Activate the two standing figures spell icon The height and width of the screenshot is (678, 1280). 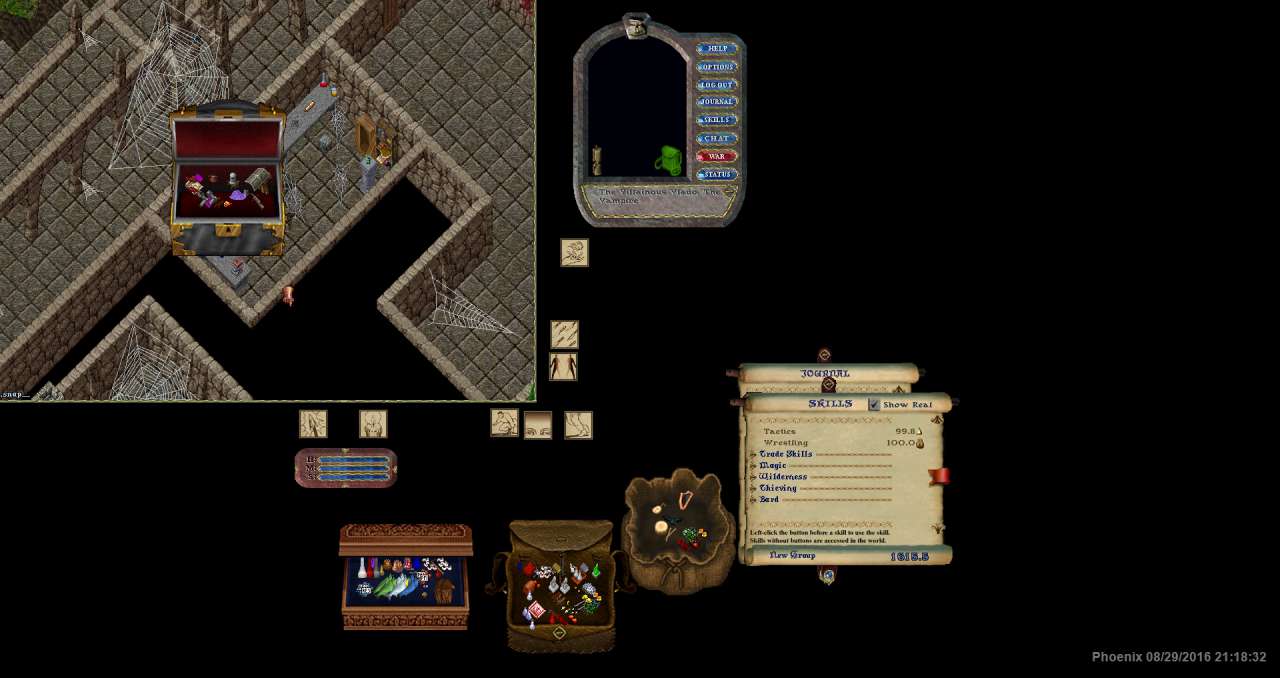click(x=563, y=367)
